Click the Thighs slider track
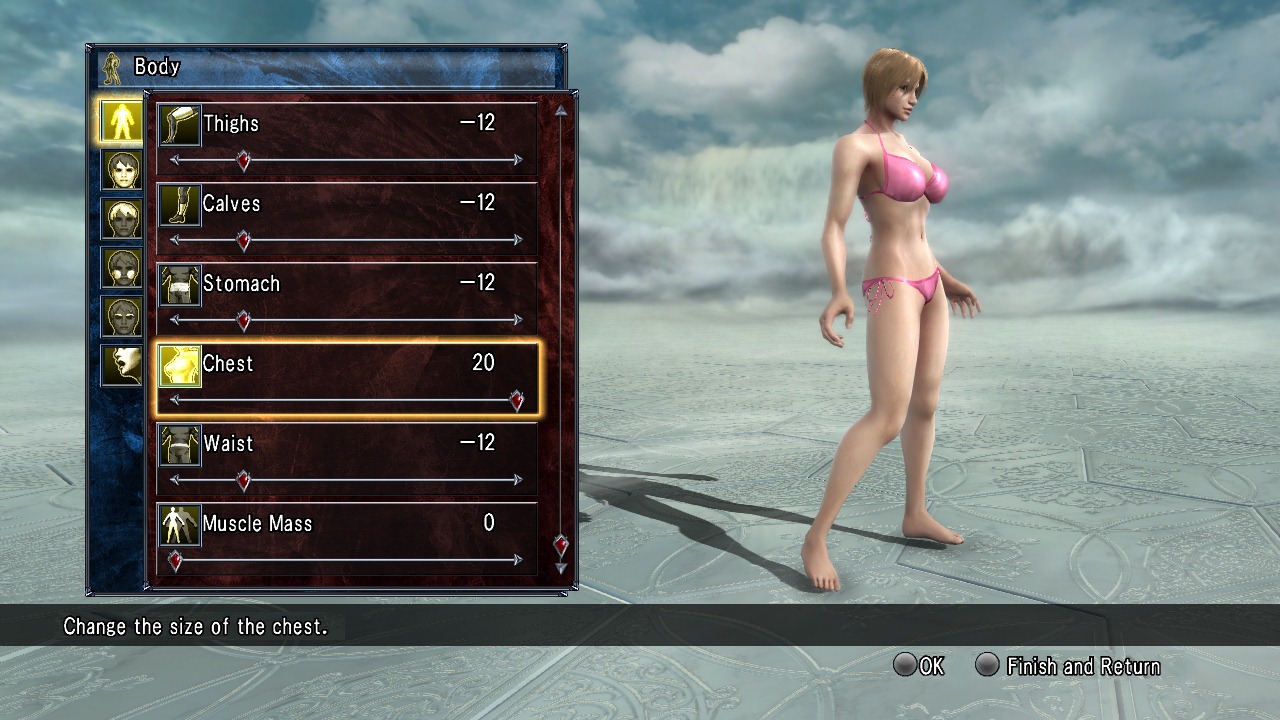1280x720 pixels. pos(380,160)
